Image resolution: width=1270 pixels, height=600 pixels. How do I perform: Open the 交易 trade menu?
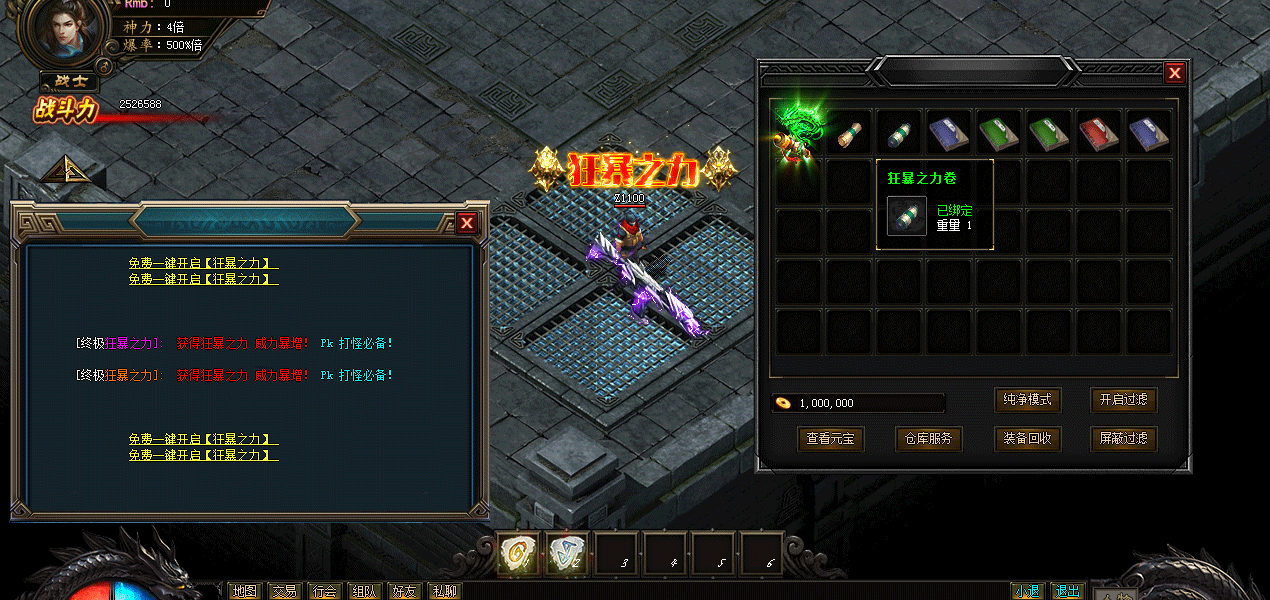coord(285,591)
